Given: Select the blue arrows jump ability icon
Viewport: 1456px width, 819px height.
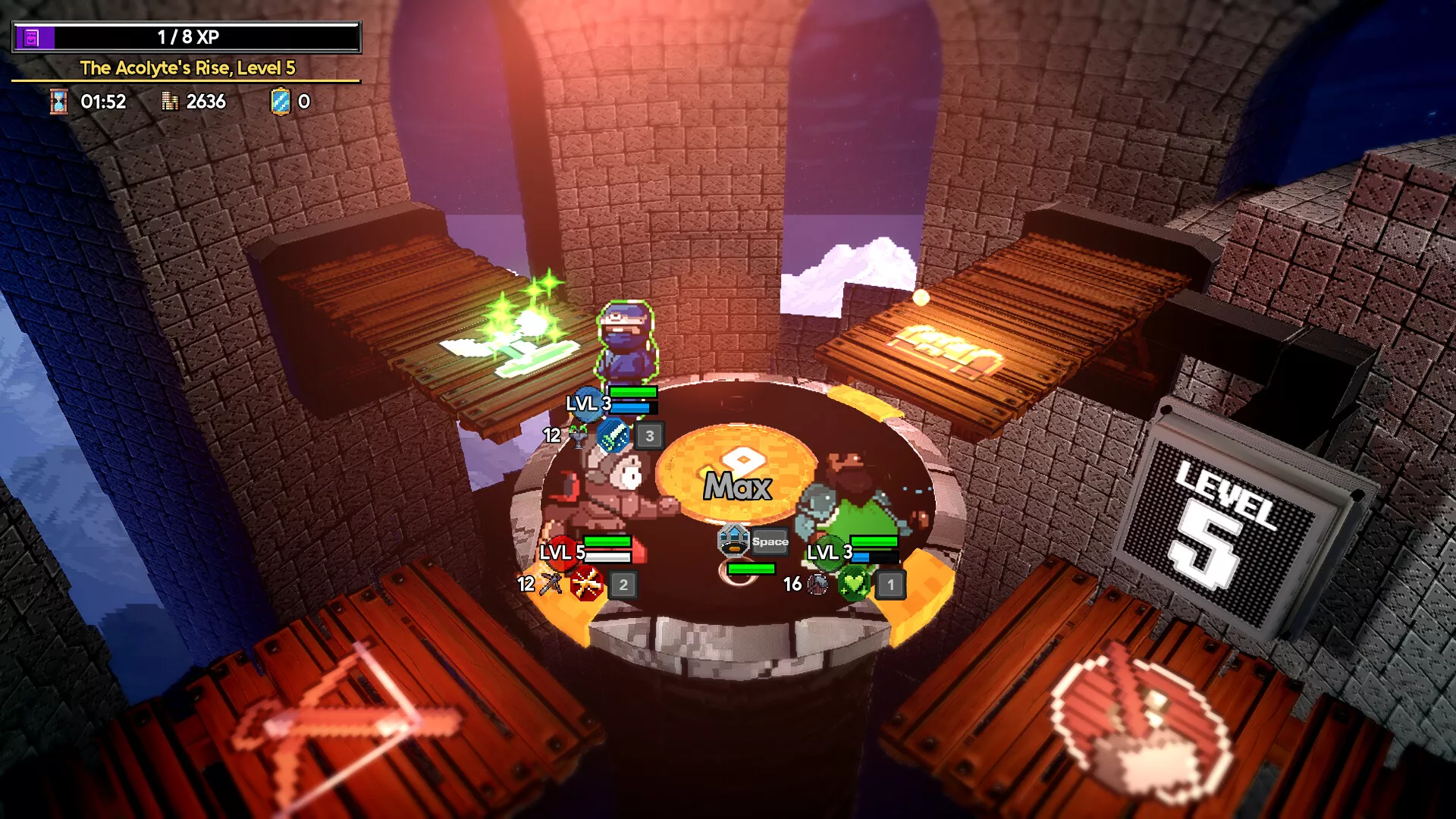Looking at the screenshot, I should tap(733, 540).
